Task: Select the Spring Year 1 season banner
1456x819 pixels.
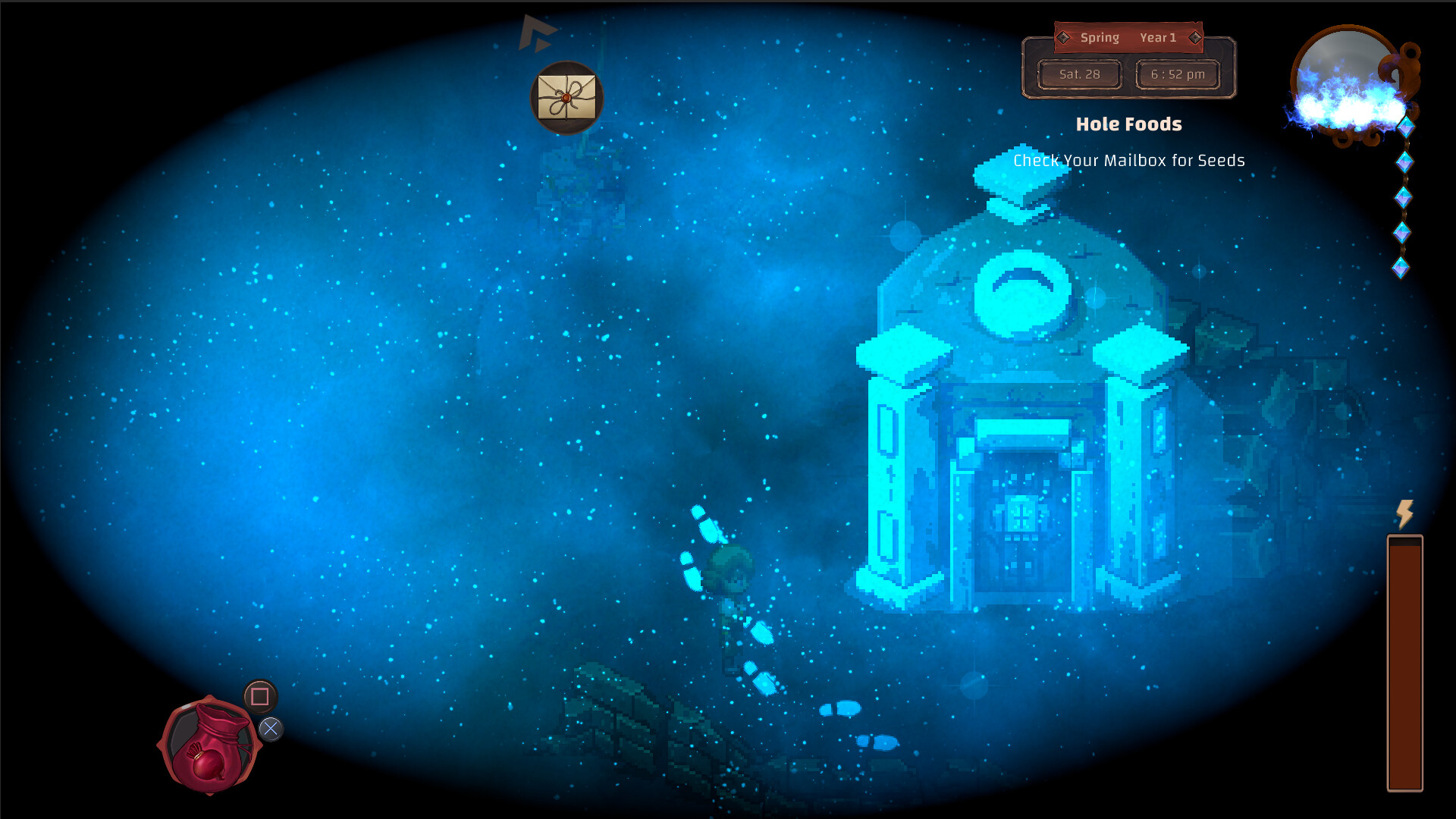Action: (x=1129, y=38)
